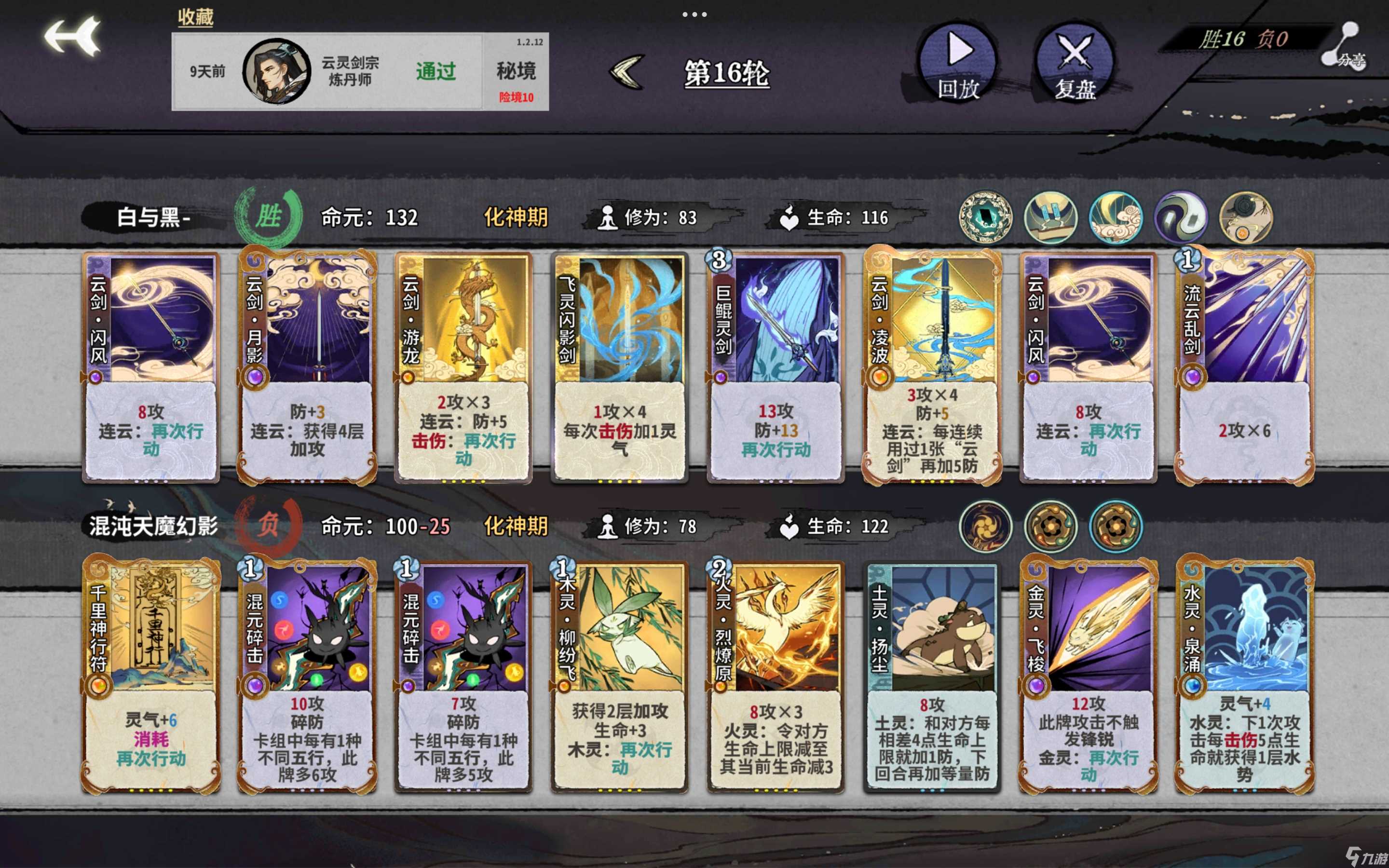Image resolution: width=1389 pixels, height=868 pixels.
Task: Inspect the yin-yang artifact icon beside 白与黑
Action: [1181, 217]
